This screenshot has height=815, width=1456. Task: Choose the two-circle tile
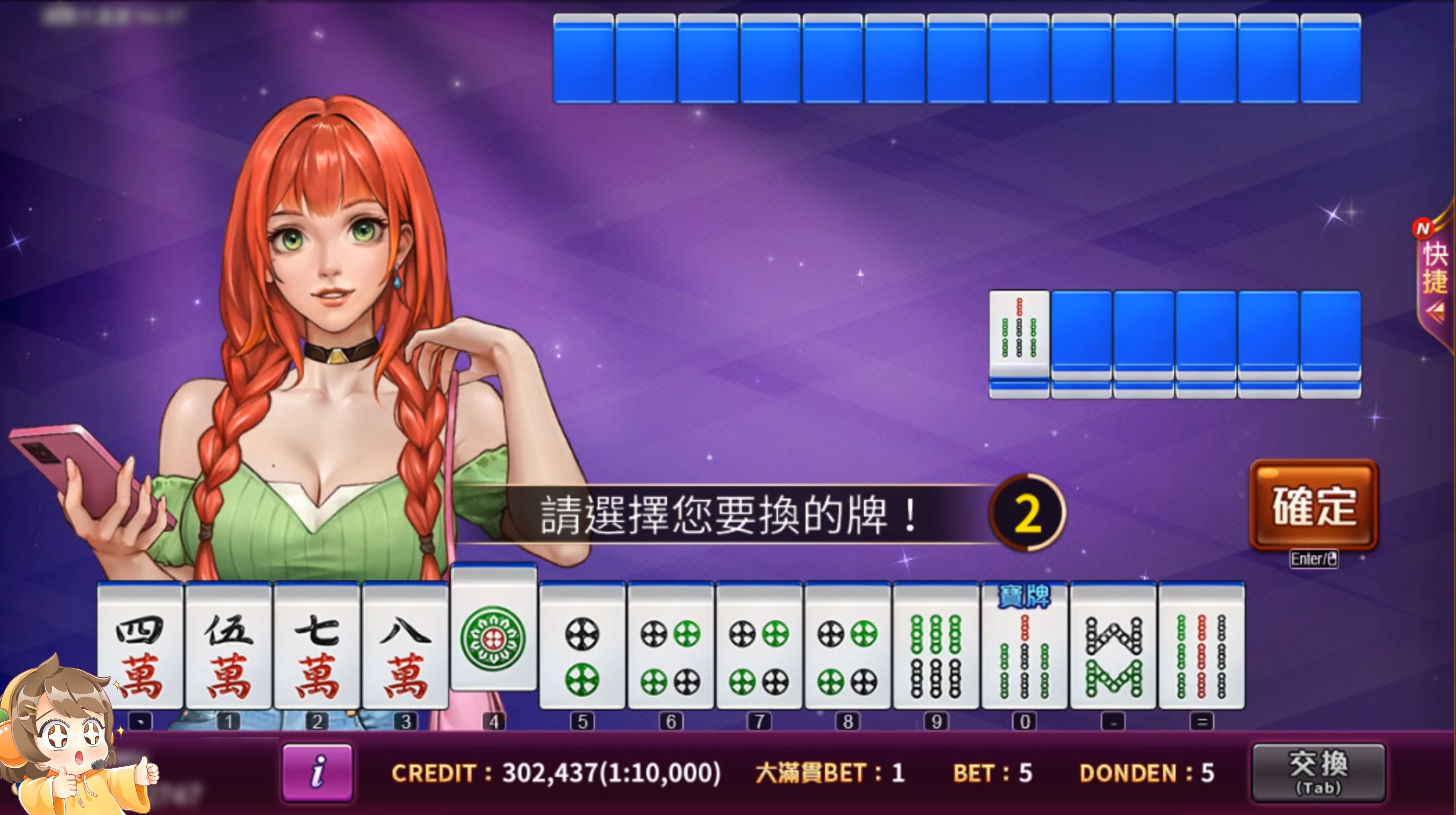pyautogui.click(x=582, y=647)
